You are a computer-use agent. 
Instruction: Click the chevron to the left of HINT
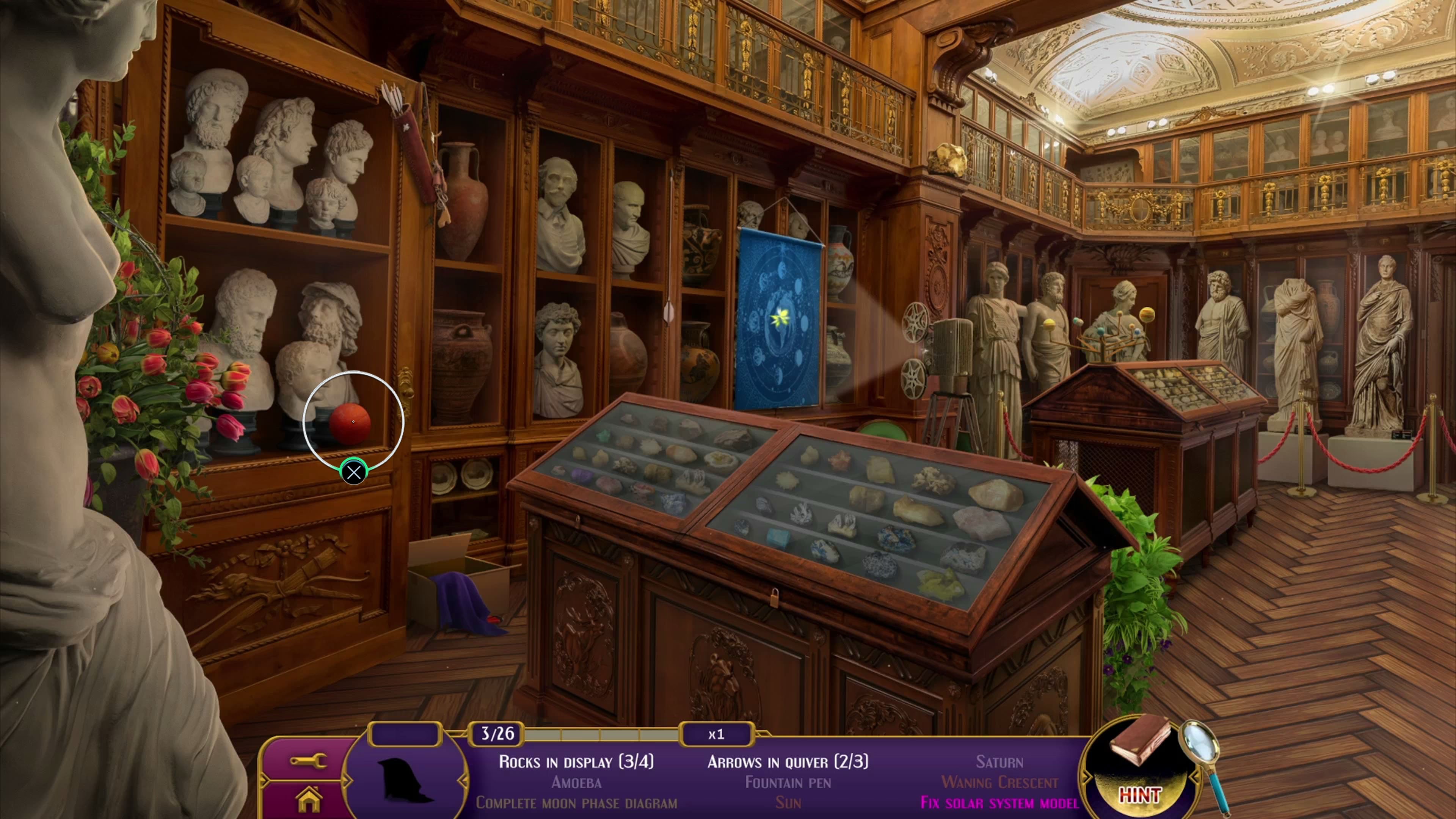[x=1087, y=778]
